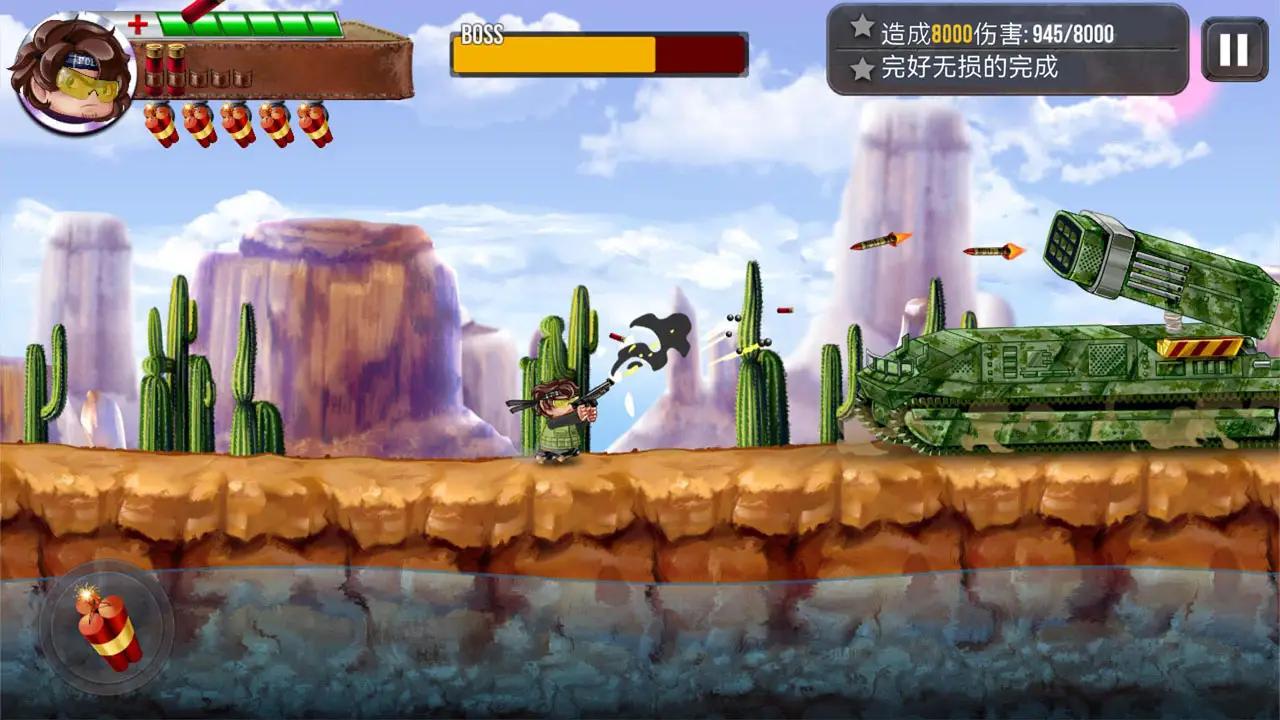Tap the green player health bar
This screenshot has height=720, width=1280.
250,22
